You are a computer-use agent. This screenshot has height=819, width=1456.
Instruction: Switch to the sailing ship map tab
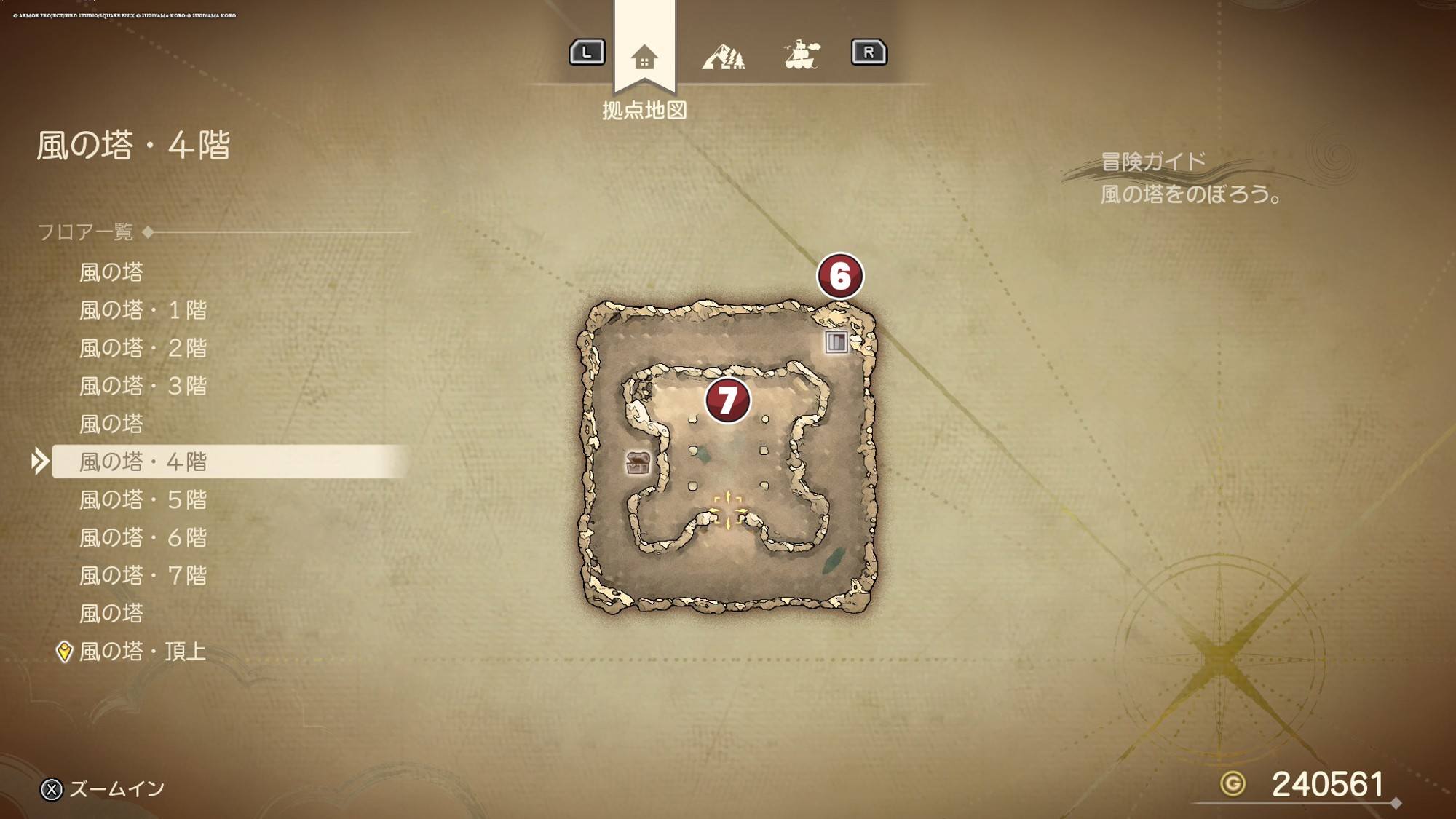(x=802, y=55)
